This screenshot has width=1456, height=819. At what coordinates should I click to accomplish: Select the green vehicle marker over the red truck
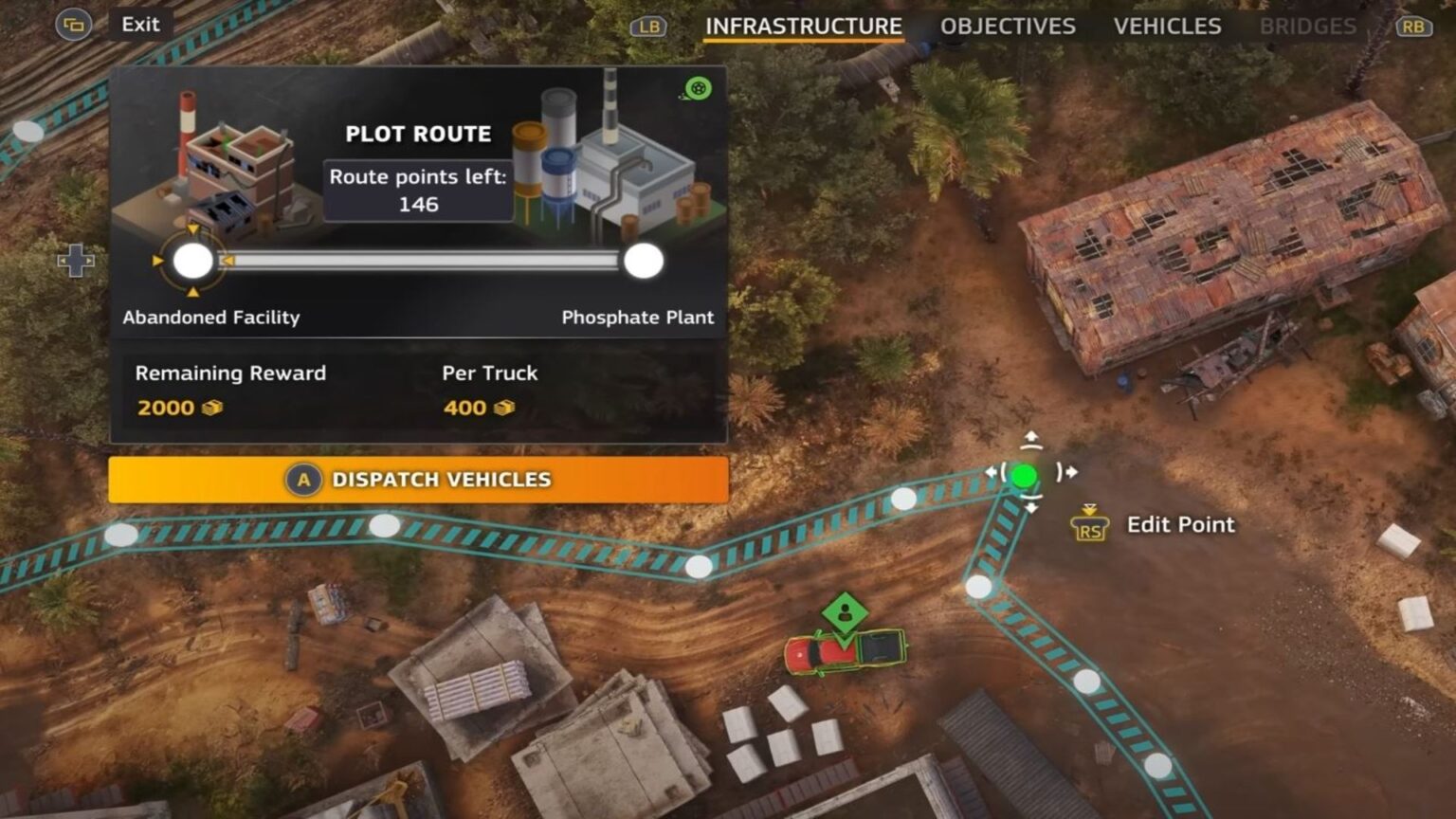pos(845,613)
